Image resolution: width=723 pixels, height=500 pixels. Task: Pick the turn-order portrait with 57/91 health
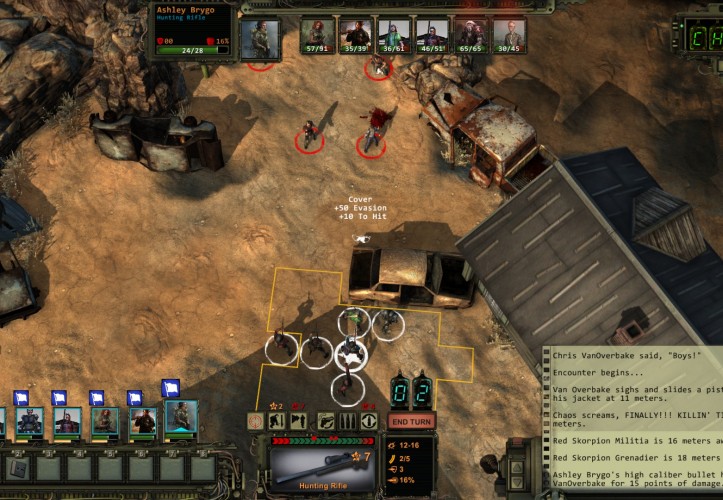click(x=318, y=34)
